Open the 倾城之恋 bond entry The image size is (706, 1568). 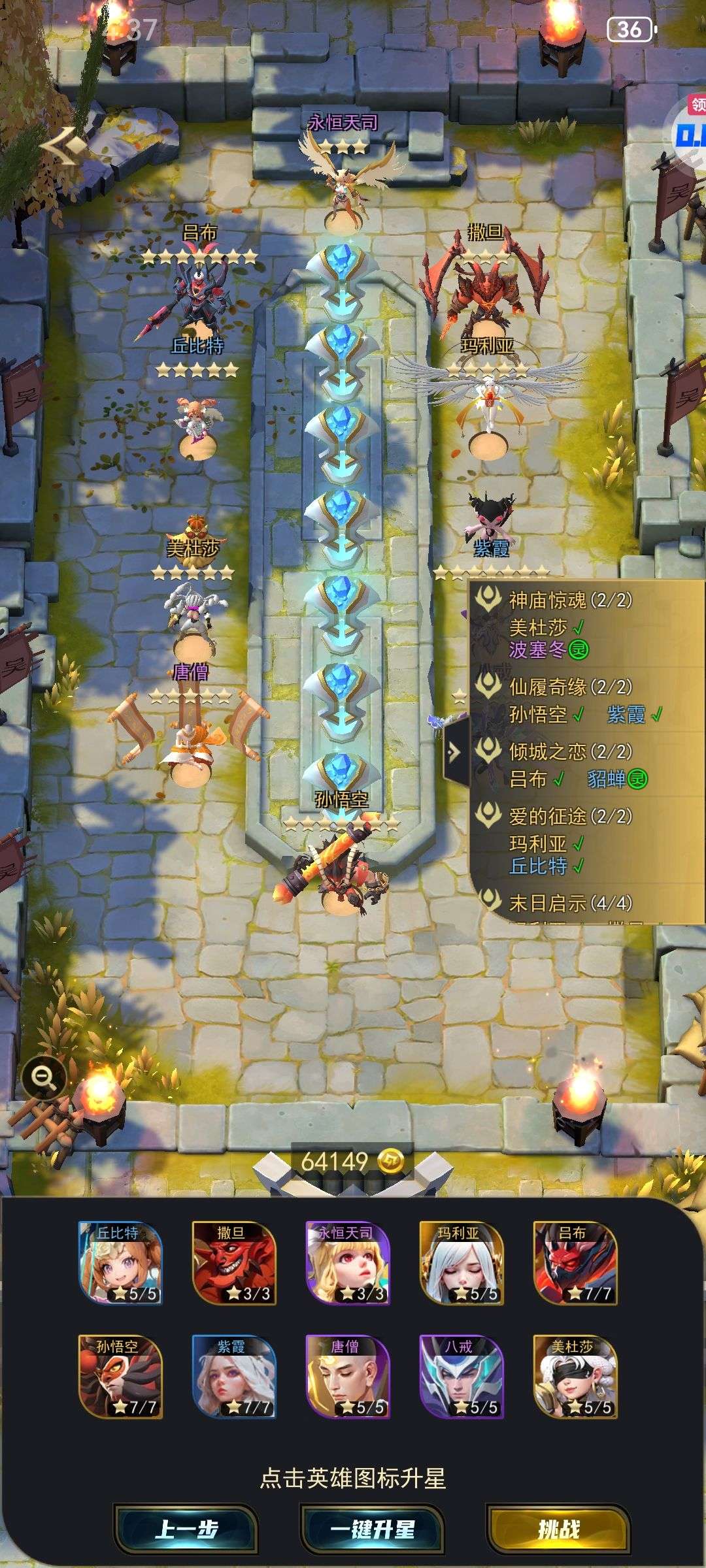pos(570,751)
